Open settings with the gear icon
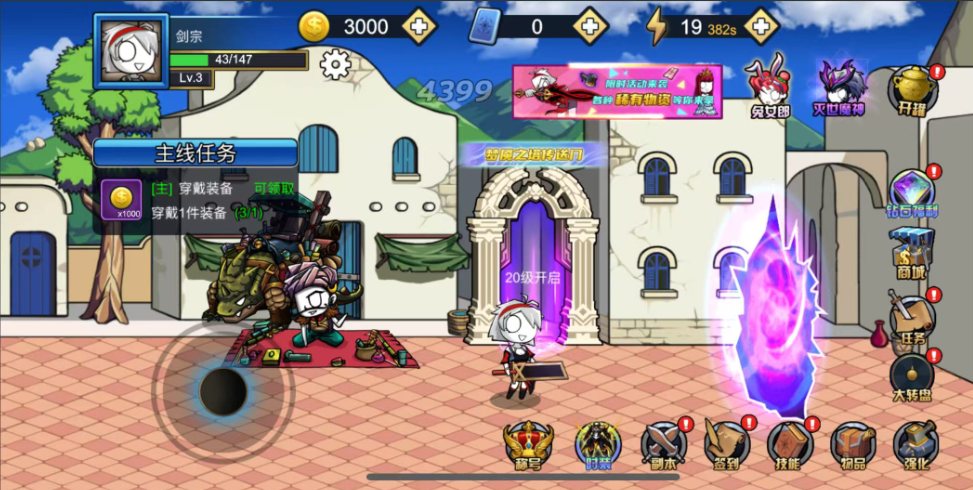 click(336, 65)
